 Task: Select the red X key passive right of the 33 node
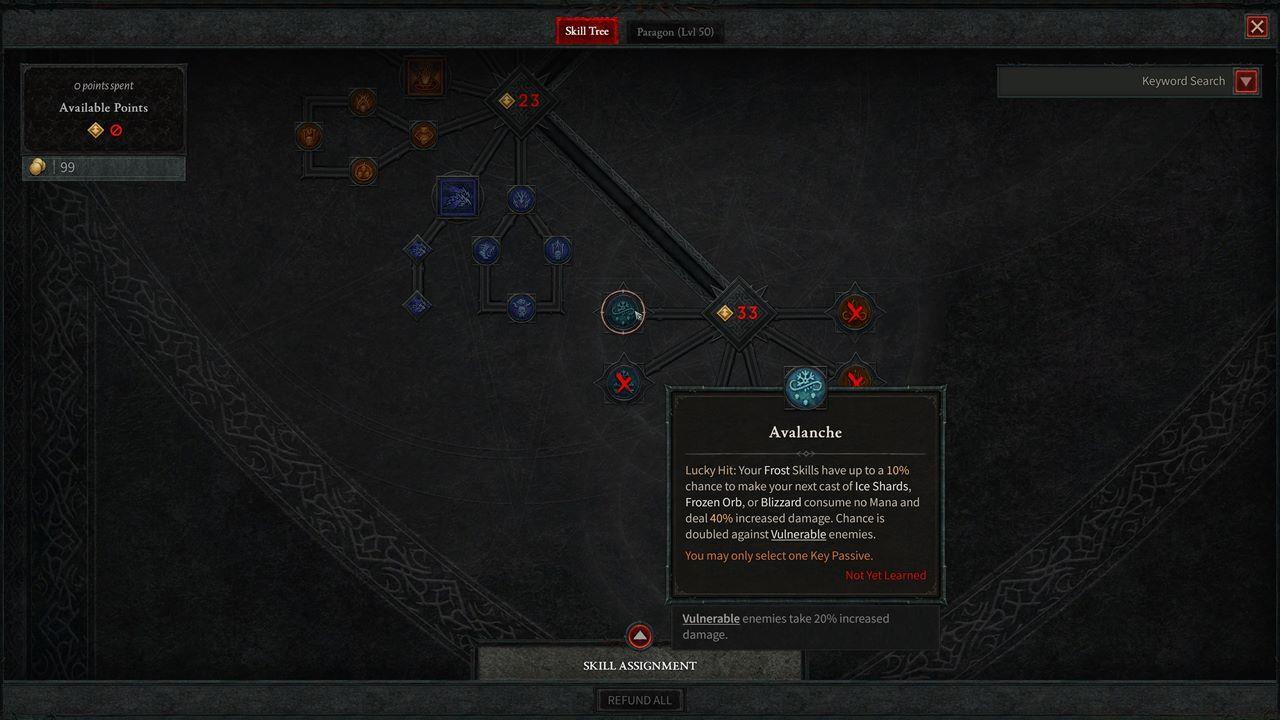pyautogui.click(x=855, y=312)
